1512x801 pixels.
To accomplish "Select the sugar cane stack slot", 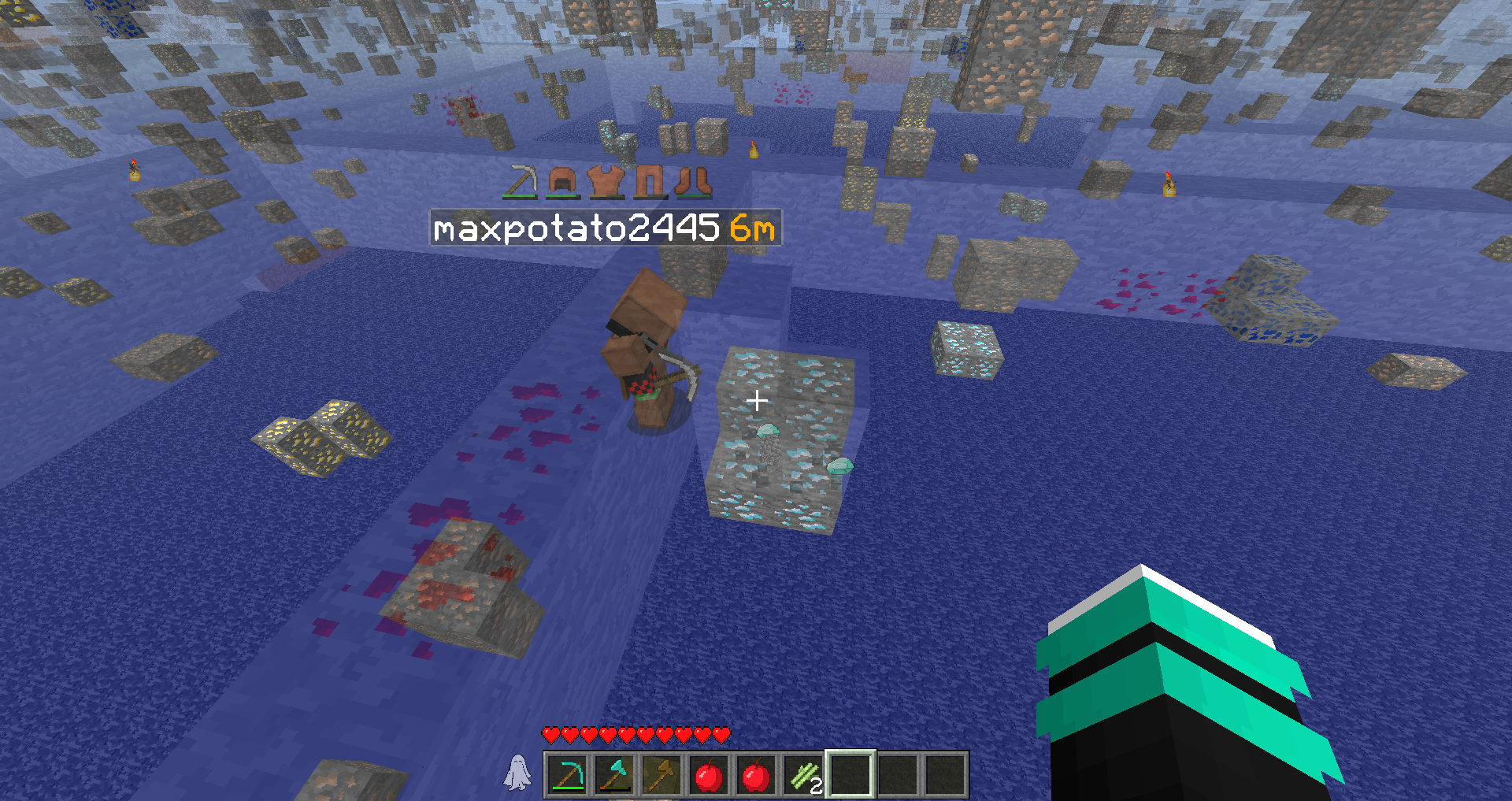I will click(x=803, y=776).
